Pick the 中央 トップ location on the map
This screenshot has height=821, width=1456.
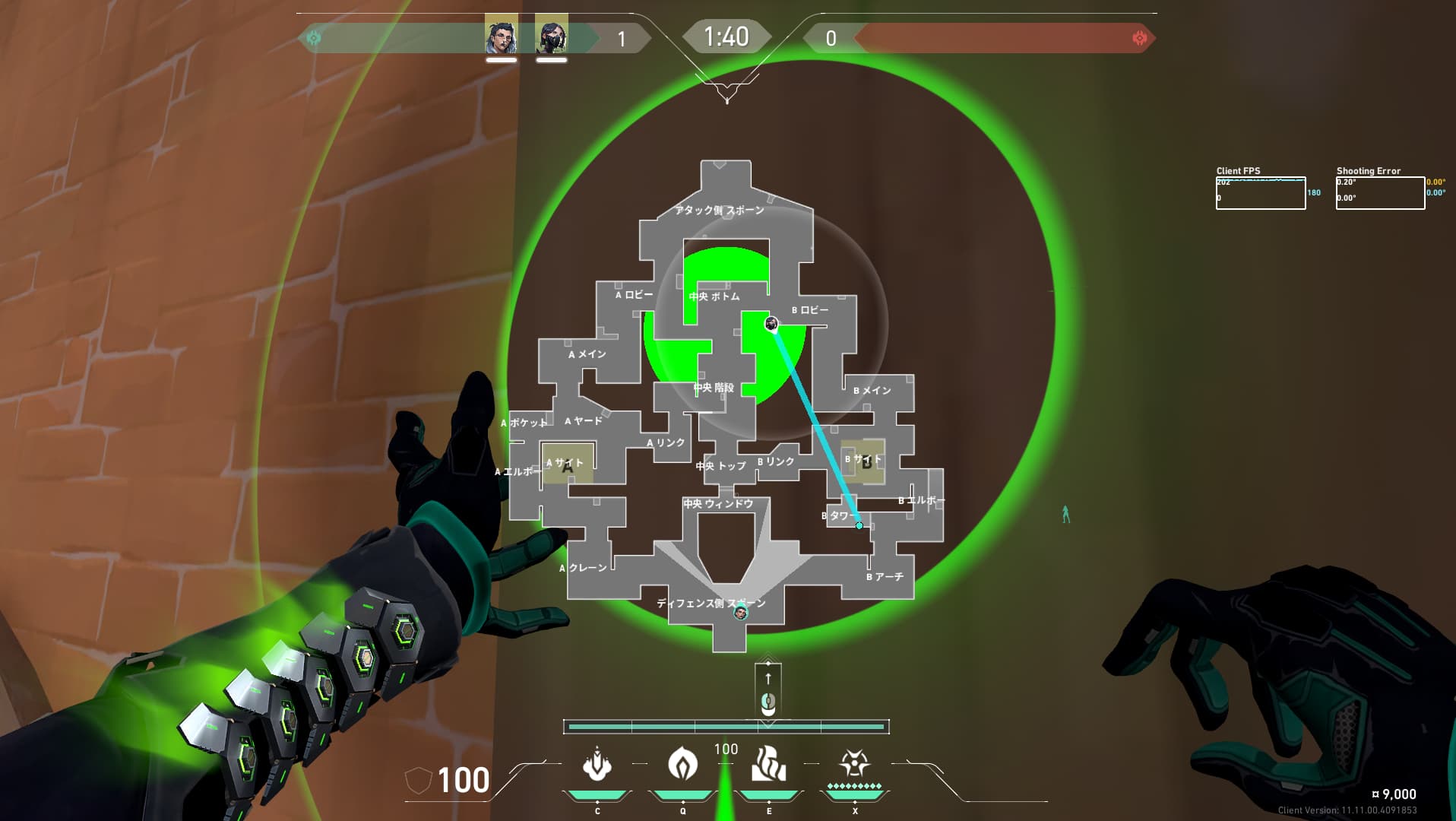(x=720, y=466)
